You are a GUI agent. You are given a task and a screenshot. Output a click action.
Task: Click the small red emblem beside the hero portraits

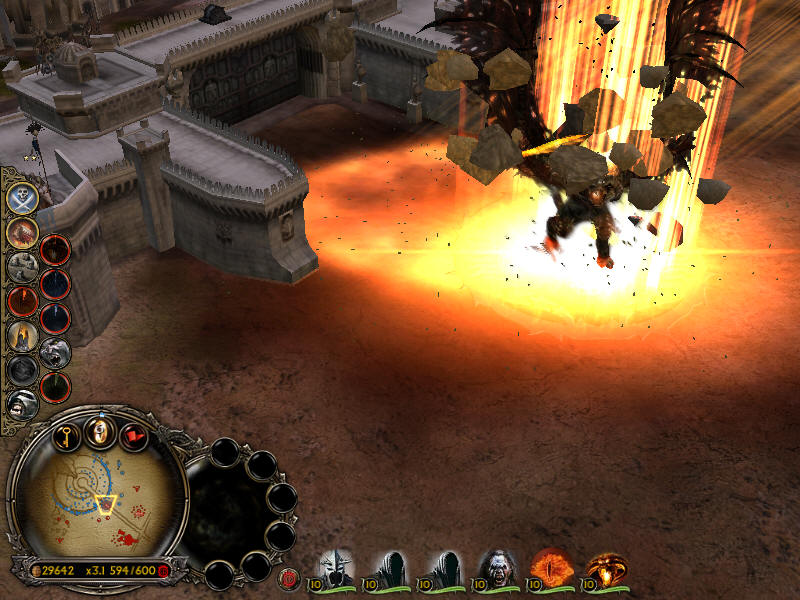[x=290, y=577]
